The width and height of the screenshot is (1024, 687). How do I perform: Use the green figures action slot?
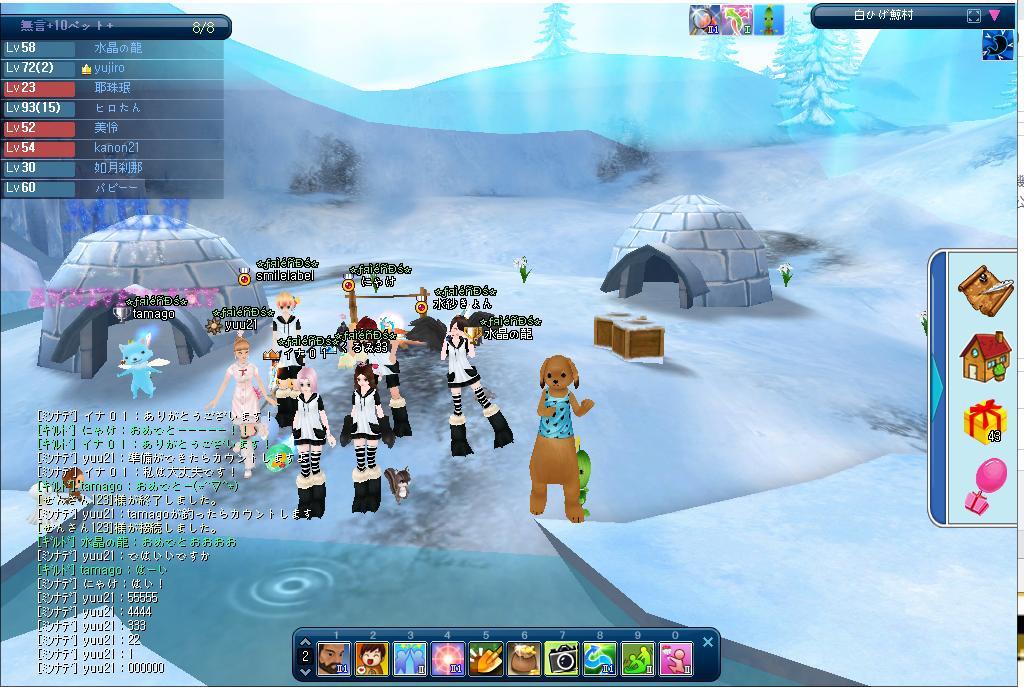[x=638, y=659]
